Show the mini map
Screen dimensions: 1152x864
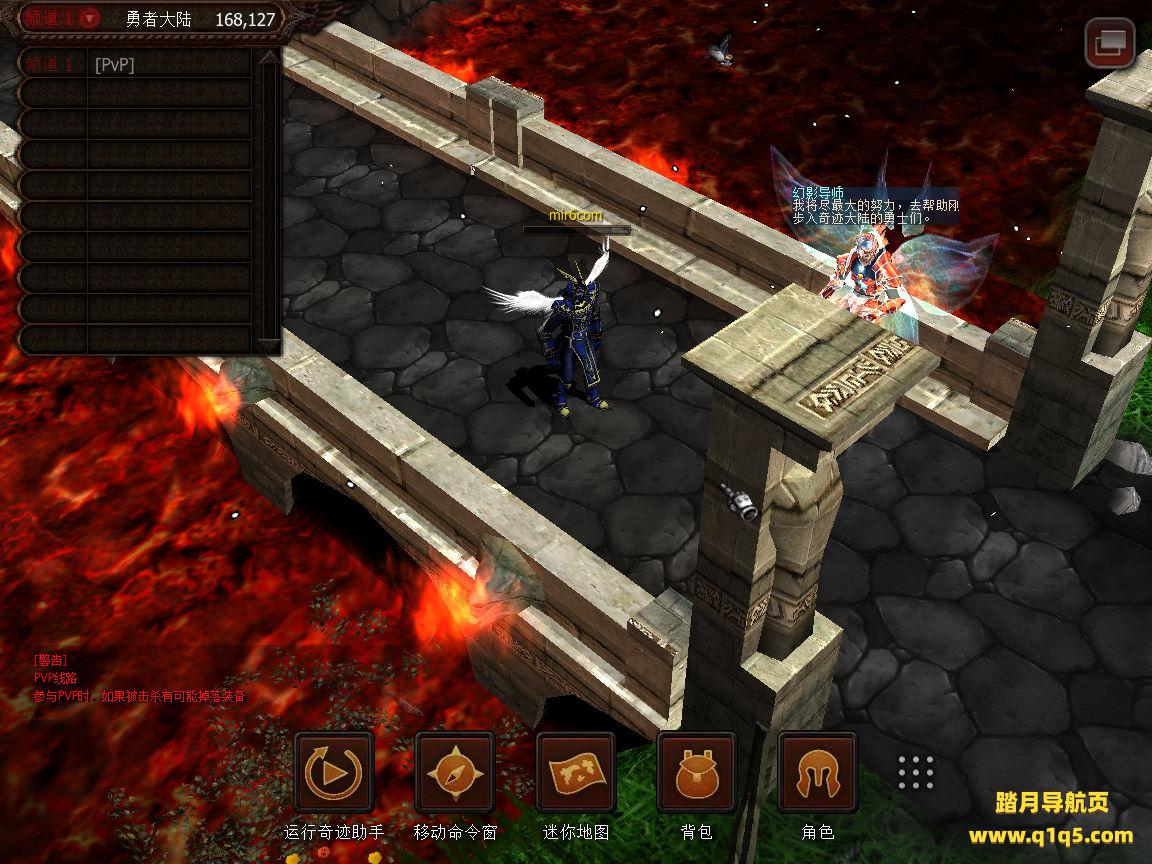pyautogui.click(x=576, y=773)
